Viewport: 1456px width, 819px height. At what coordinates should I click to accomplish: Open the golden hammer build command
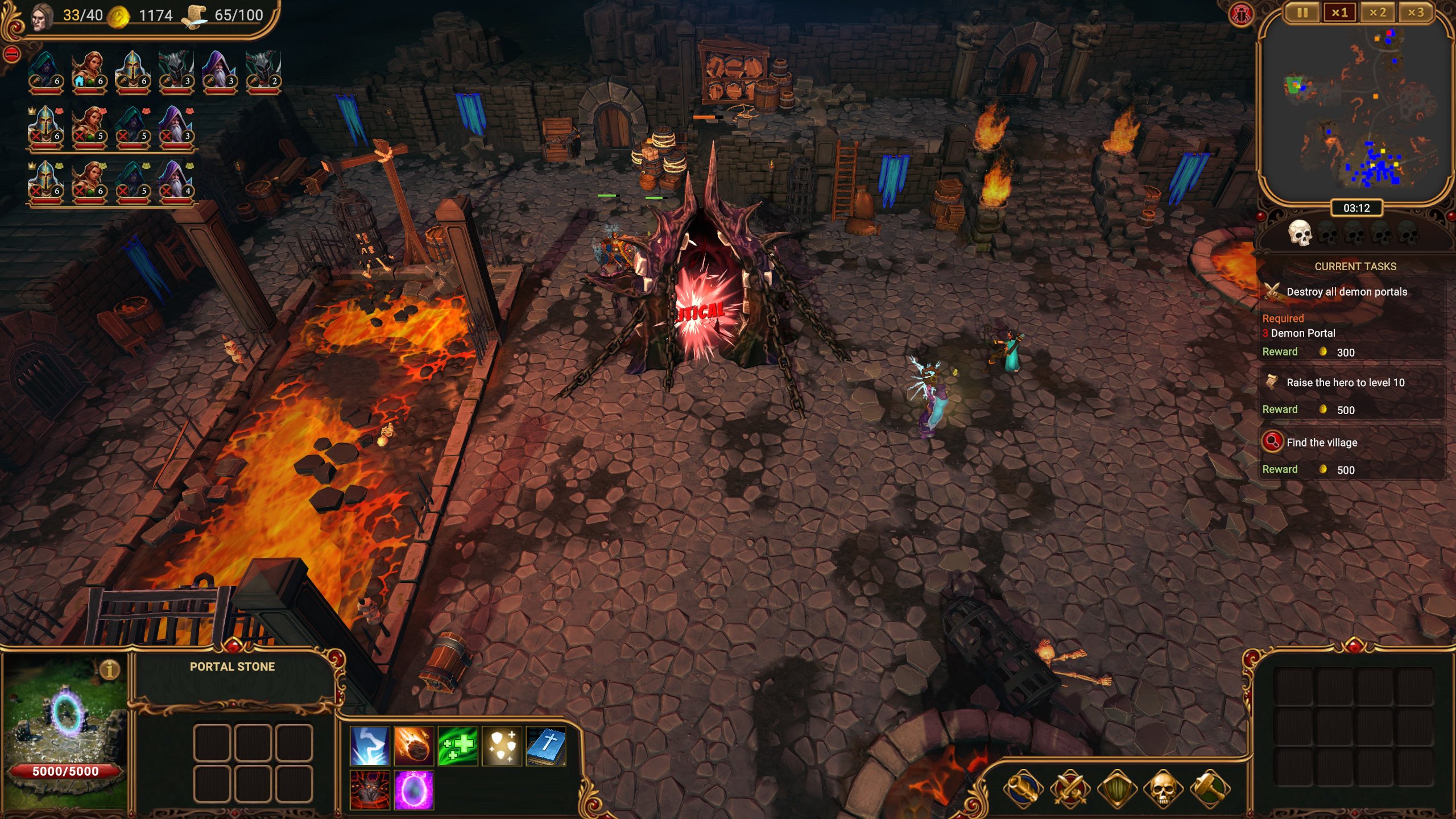1210,789
